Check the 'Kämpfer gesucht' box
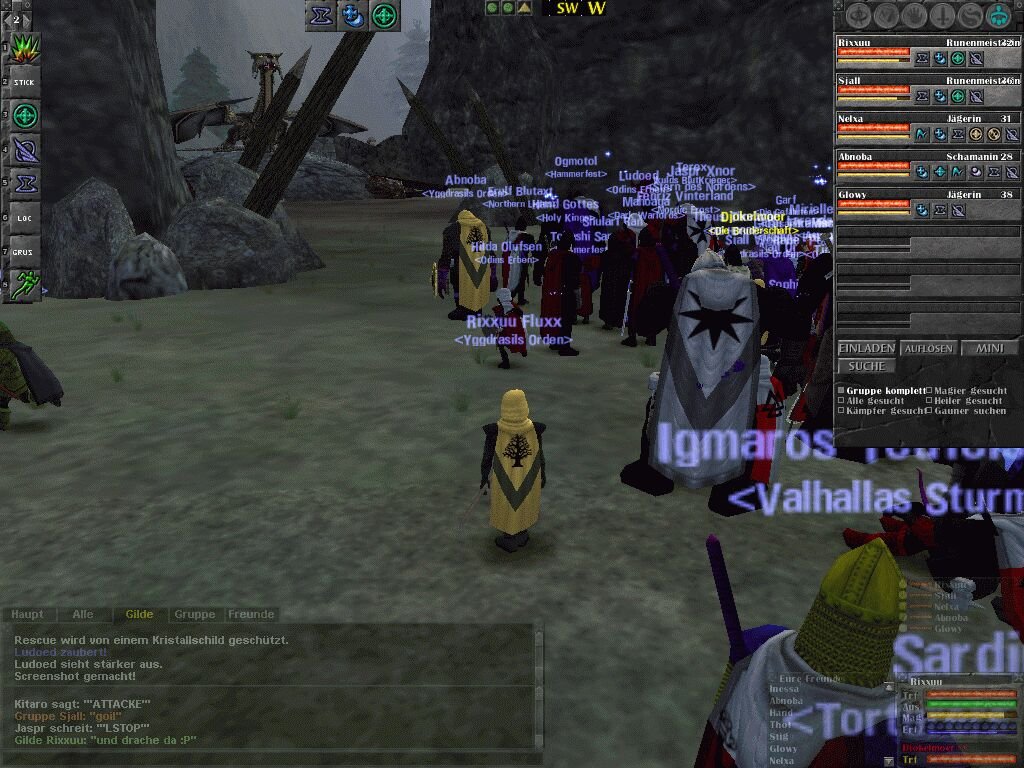1024x768 pixels. 841,411
